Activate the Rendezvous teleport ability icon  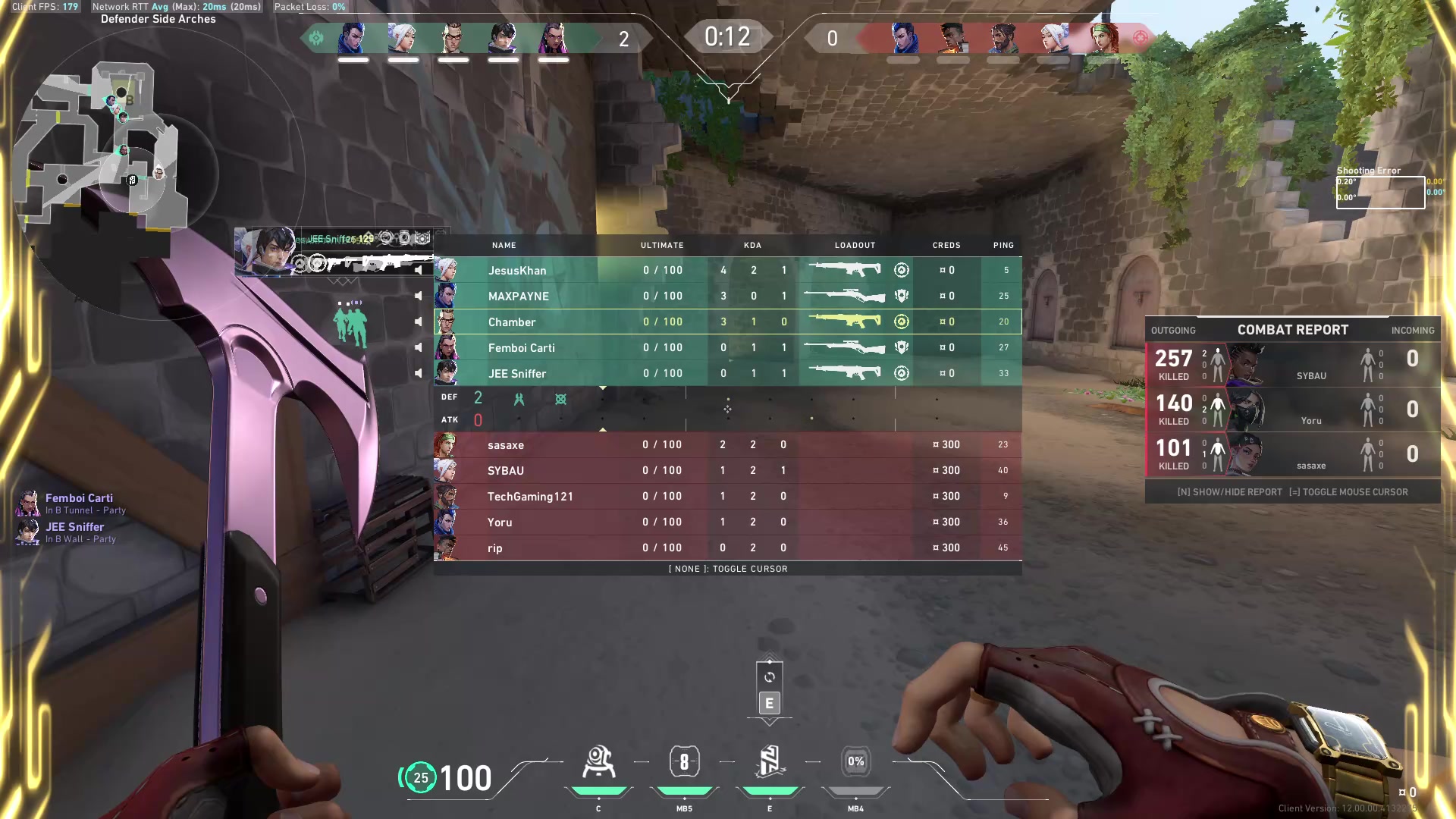[770, 762]
